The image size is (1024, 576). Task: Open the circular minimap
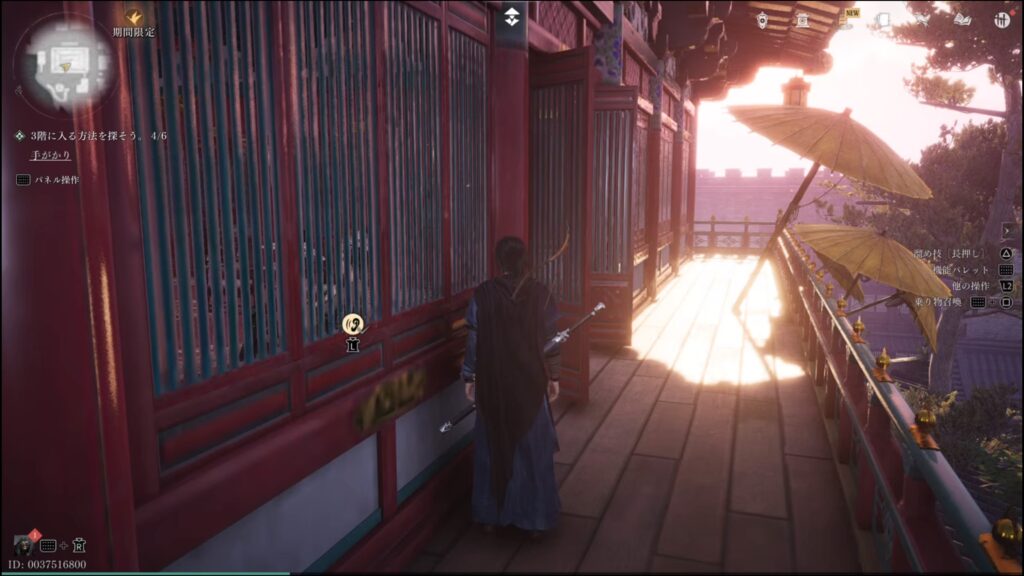pos(64,62)
